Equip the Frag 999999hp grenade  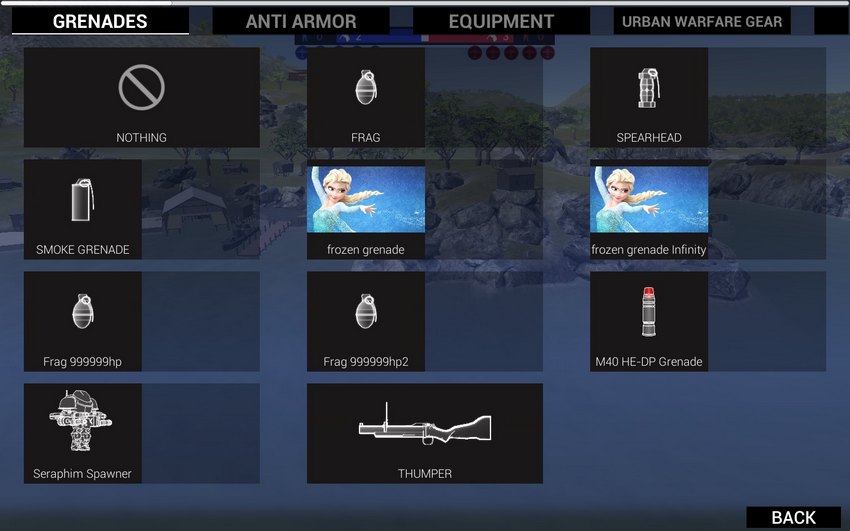click(x=83, y=322)
